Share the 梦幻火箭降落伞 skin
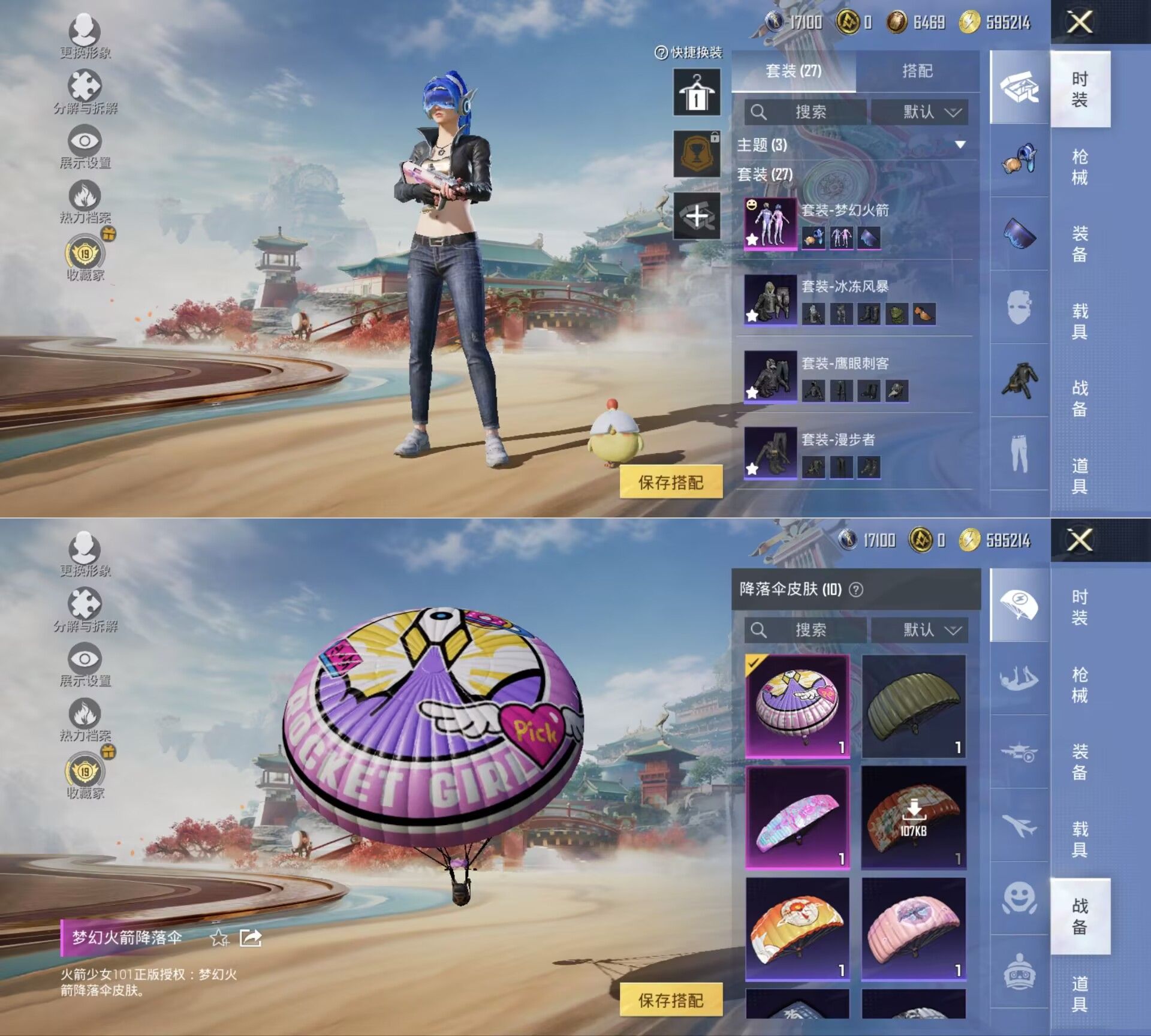The width and height of the screenshot is (1151, 1036). [x=251, y=938]
